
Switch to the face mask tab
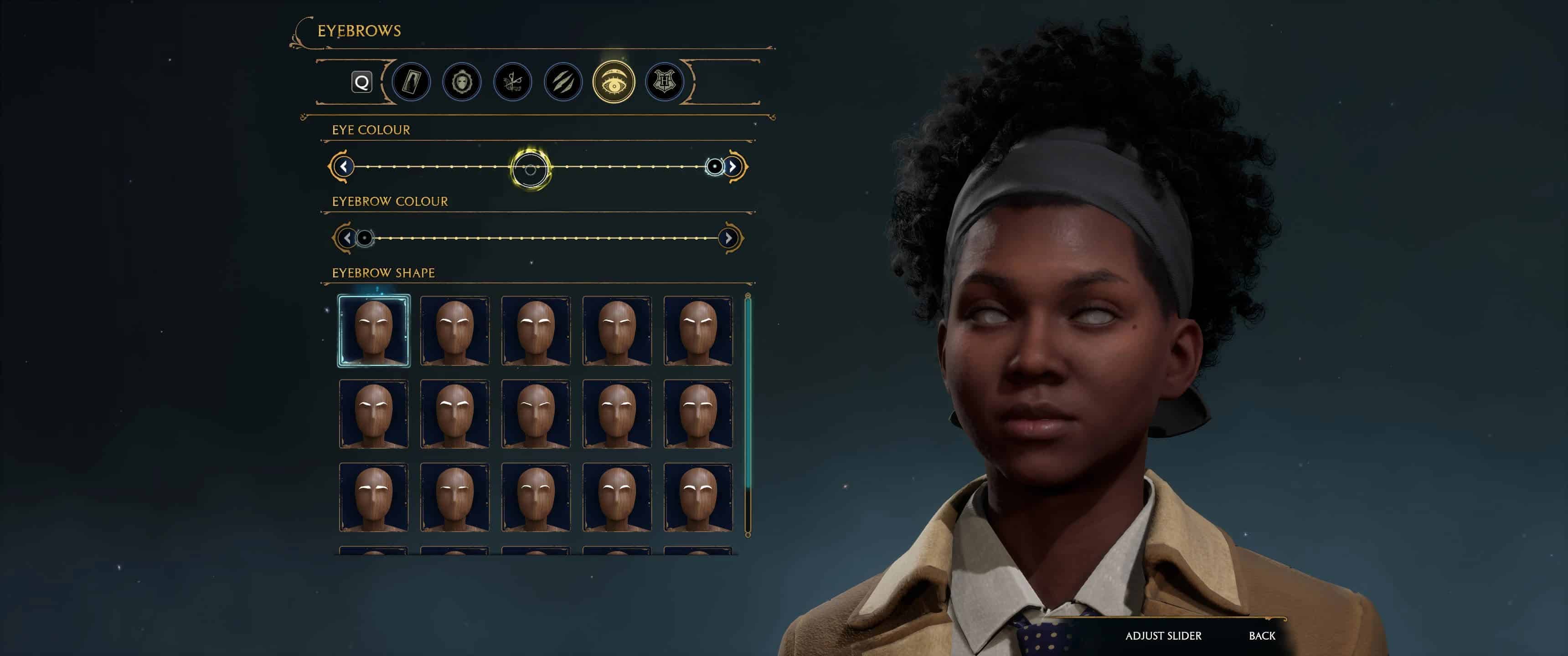(462, 82)
